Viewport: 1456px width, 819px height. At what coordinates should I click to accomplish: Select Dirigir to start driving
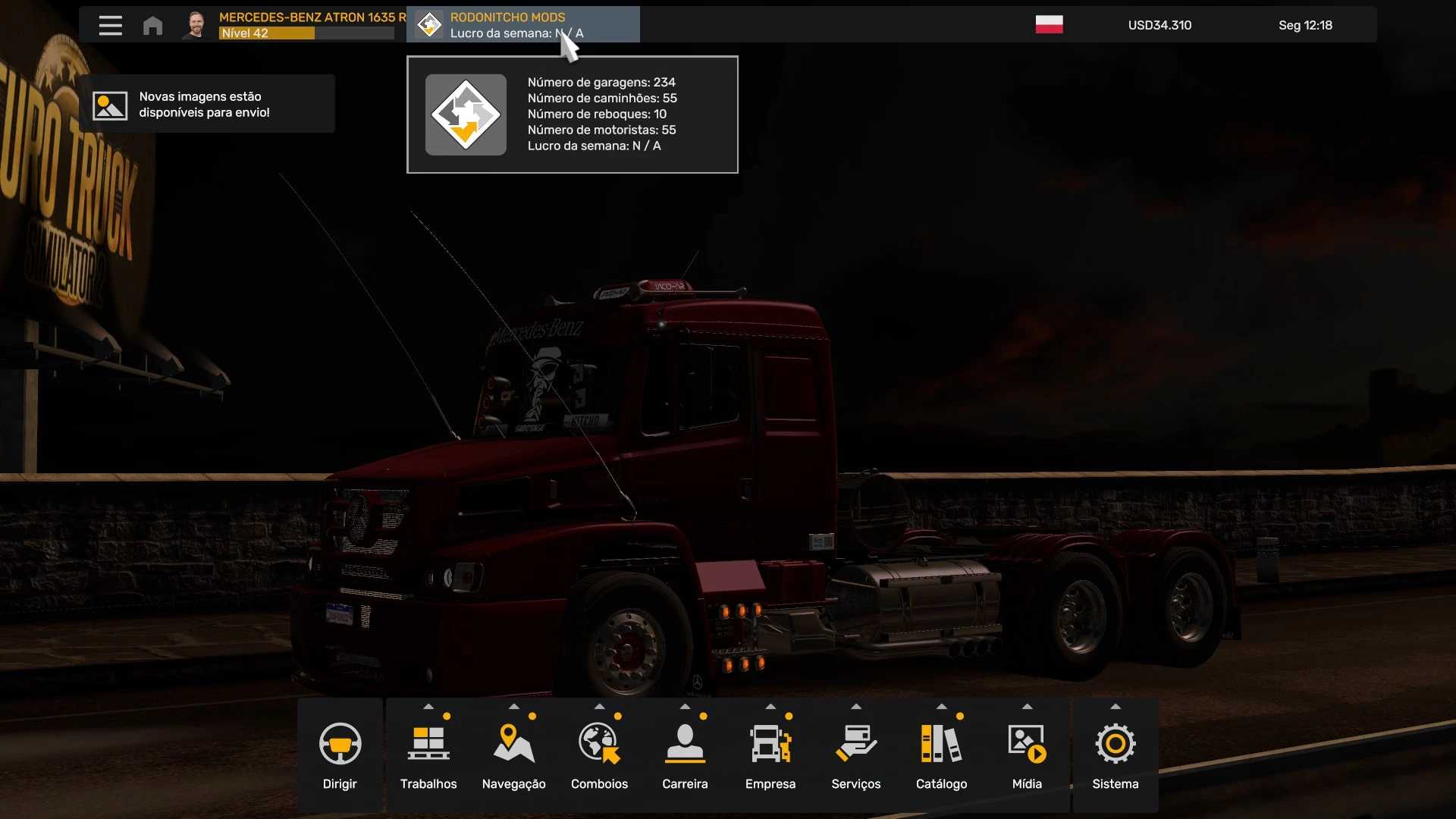pos(340,755)
